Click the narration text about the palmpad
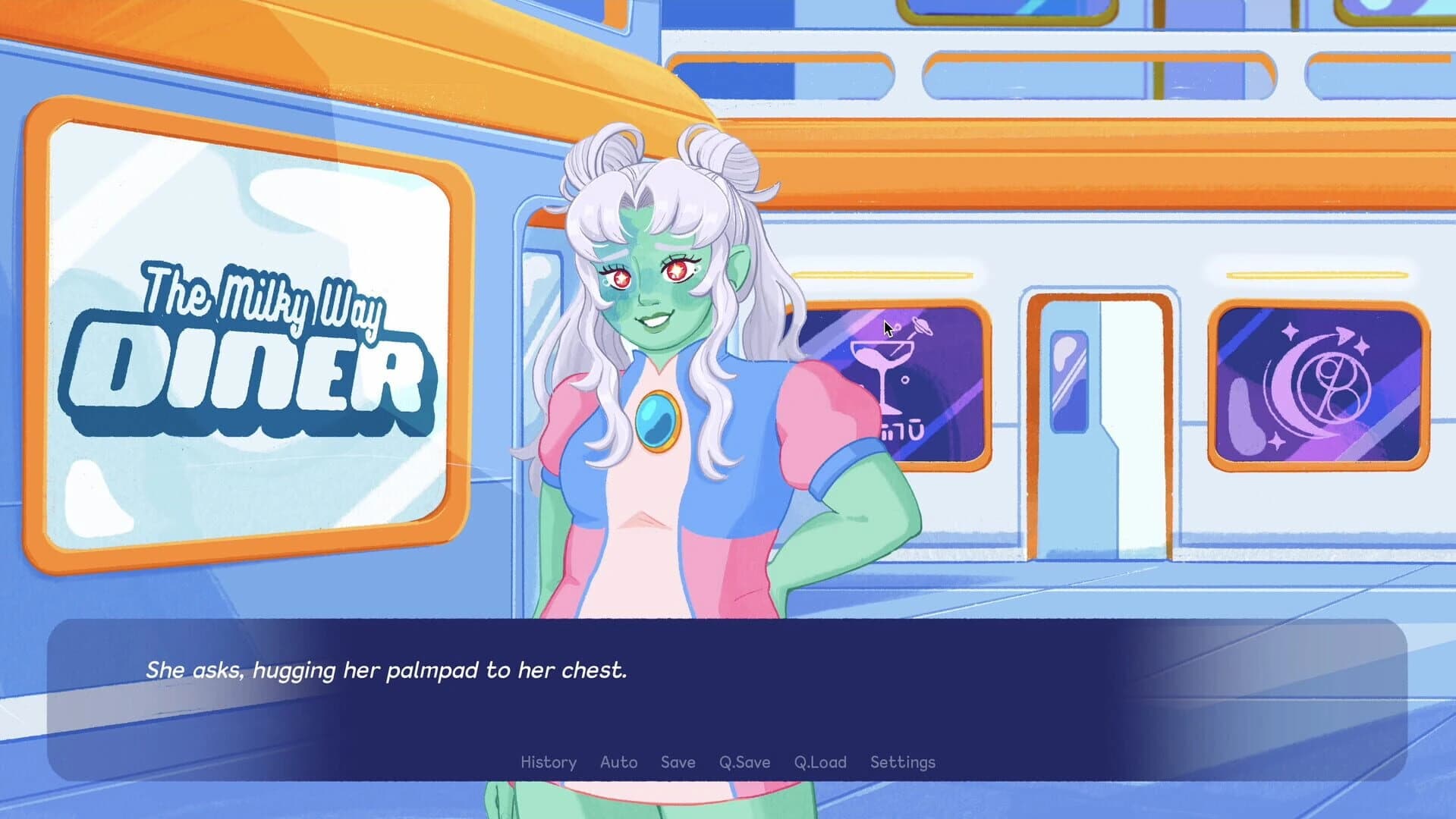This screenshot has height=819, width=1456. 387,670
